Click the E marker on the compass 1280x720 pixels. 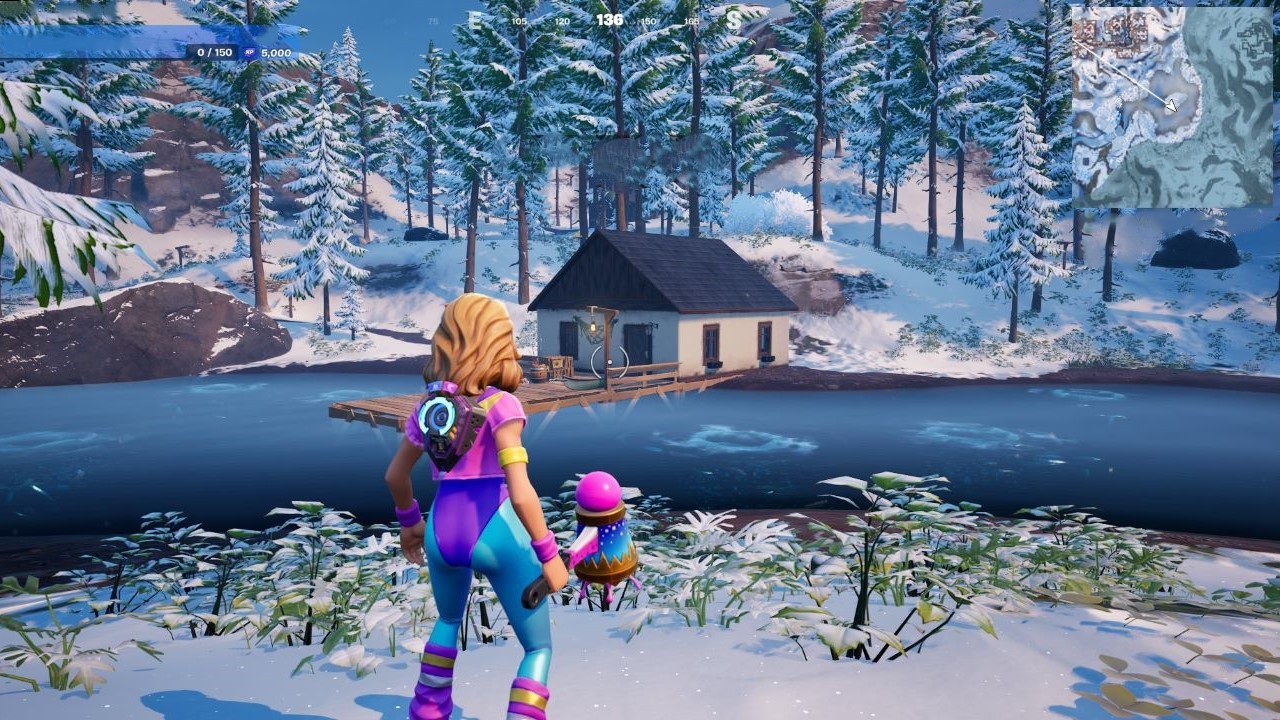click(472, 18)
